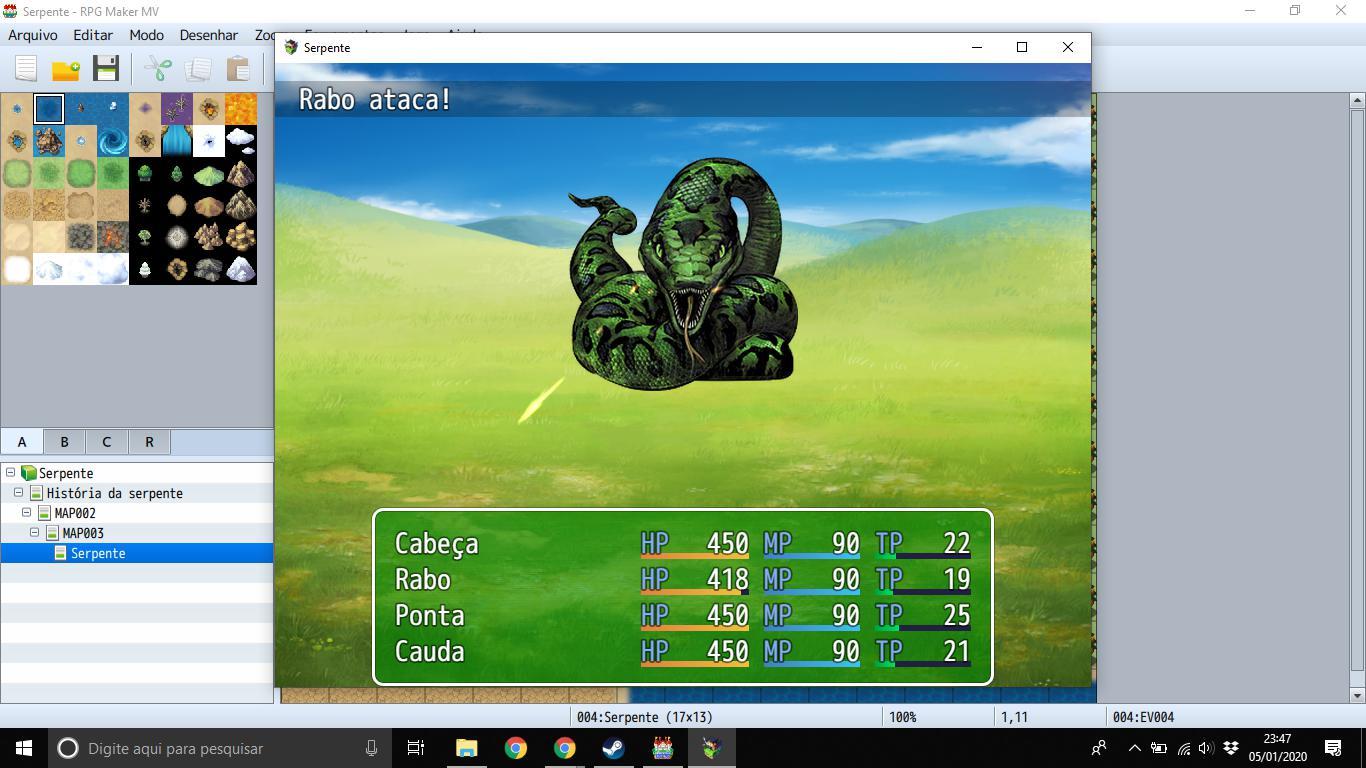Screen dimensions: 1366x768
Task: Click the Paste clipboard icon
Action: 238,69
